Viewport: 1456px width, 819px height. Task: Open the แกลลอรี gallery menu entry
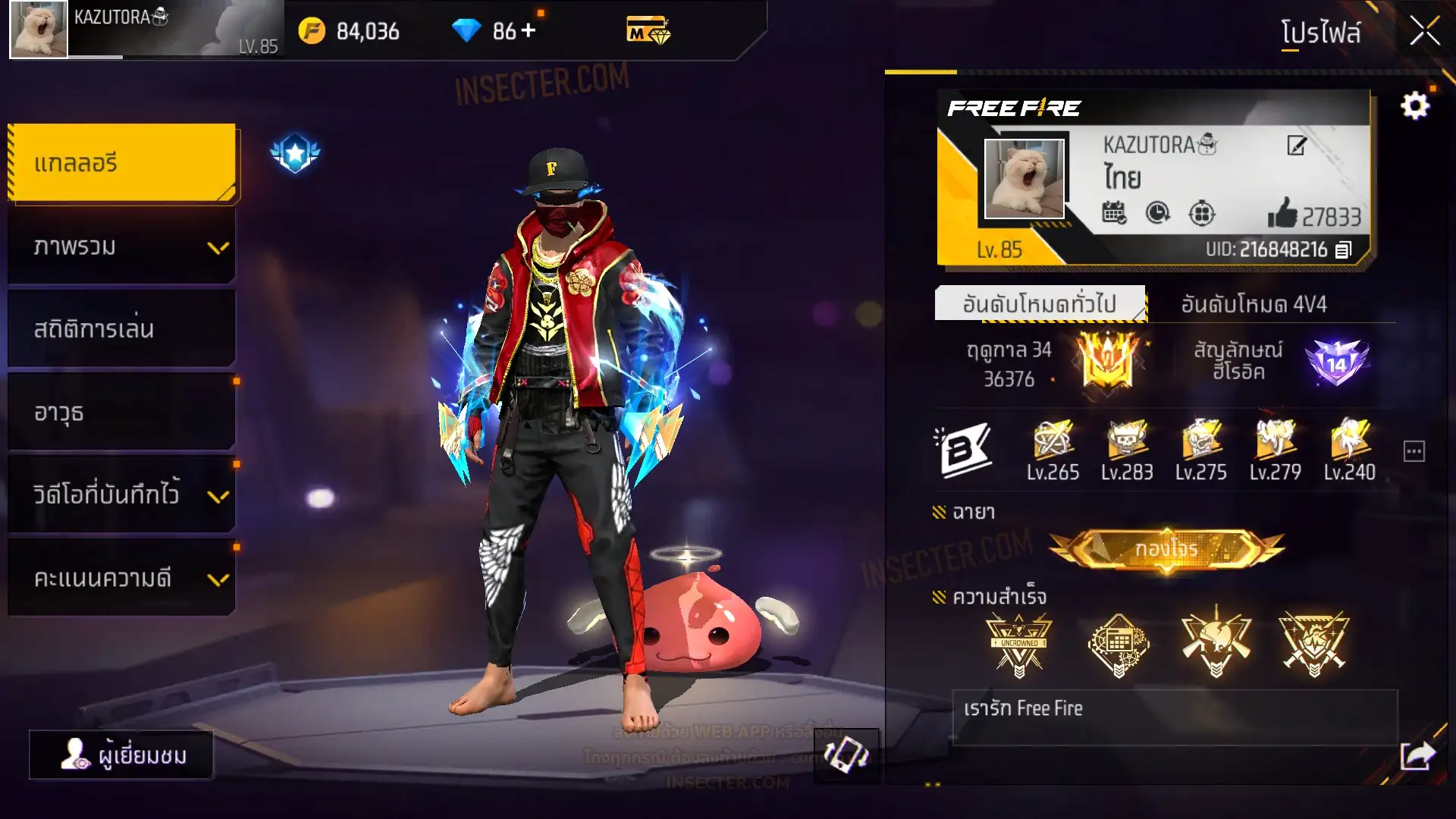coord(123,164)
